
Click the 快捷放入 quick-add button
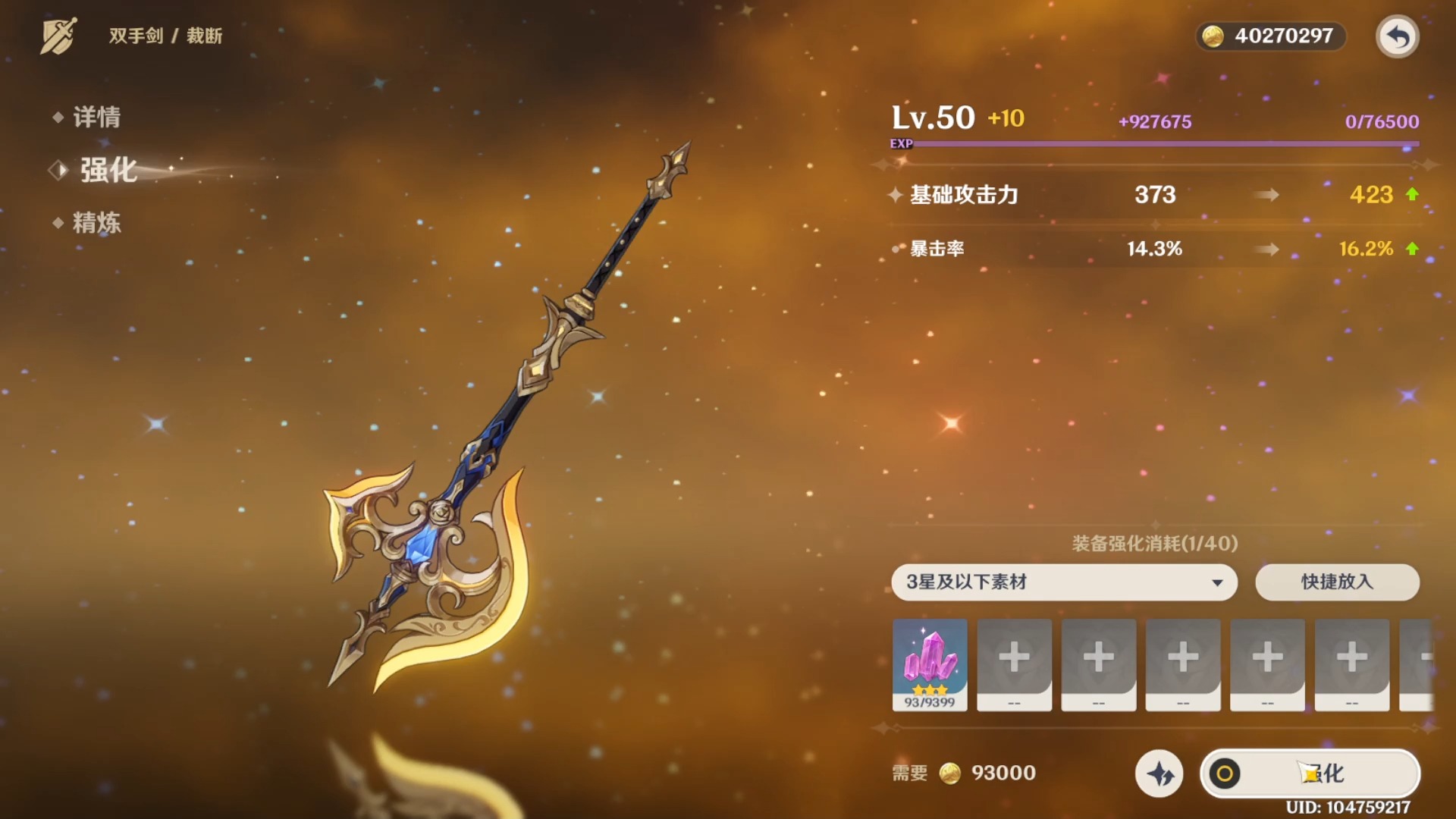coord(1337,582)
